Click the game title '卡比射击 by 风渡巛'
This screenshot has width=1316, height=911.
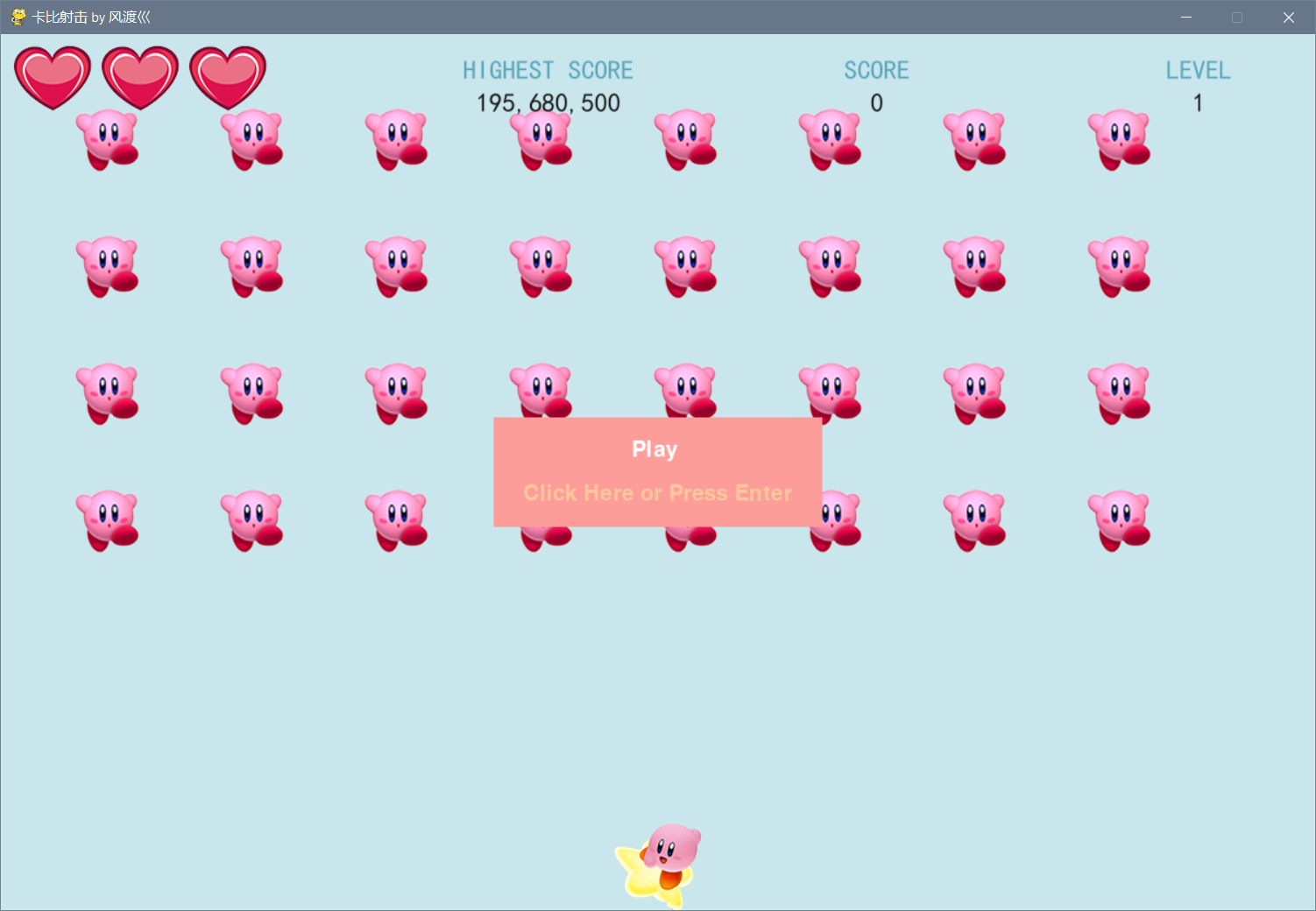tap(90, 17)
